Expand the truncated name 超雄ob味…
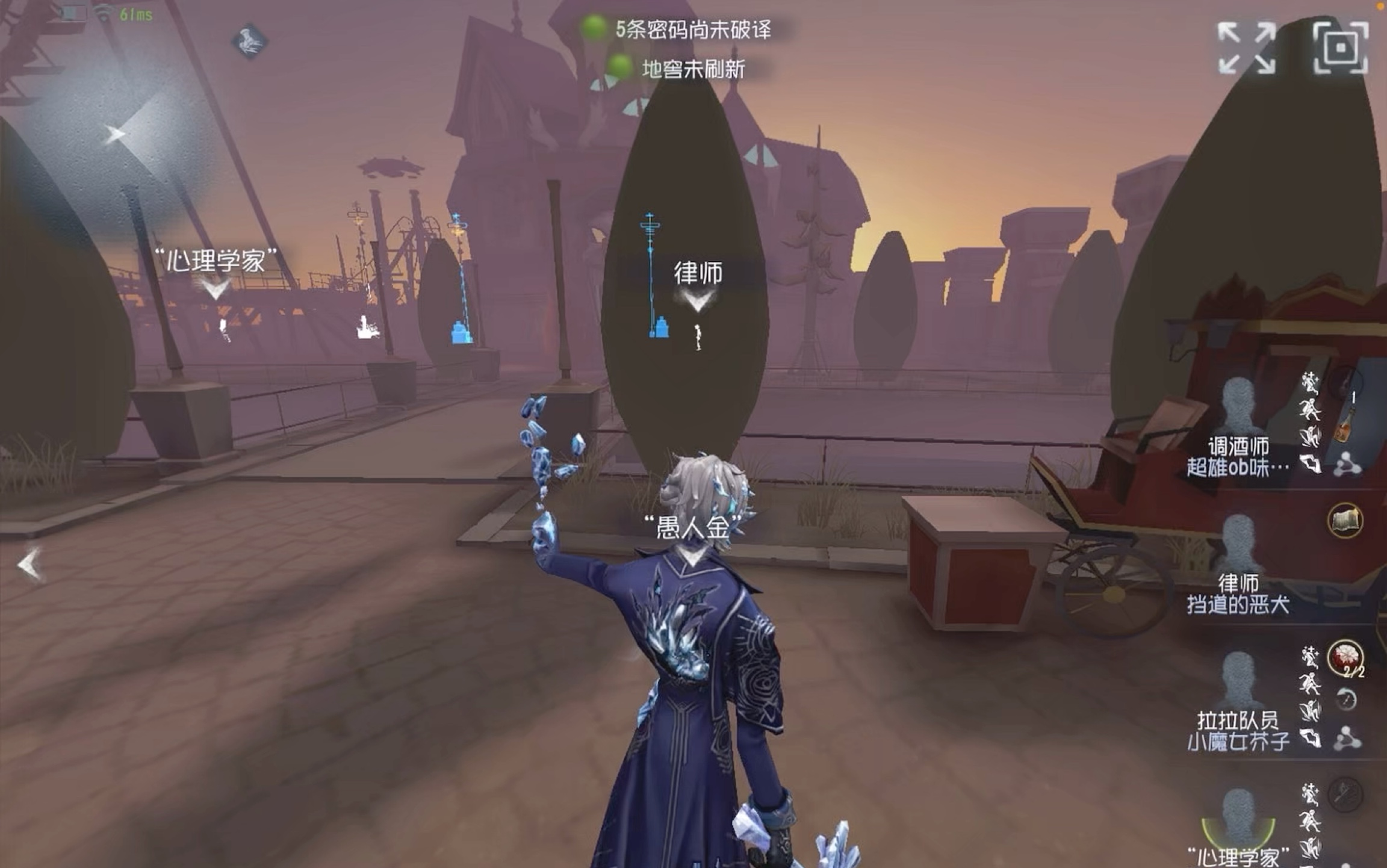This screenshot has width=1387, height=868. [1237, 467]
